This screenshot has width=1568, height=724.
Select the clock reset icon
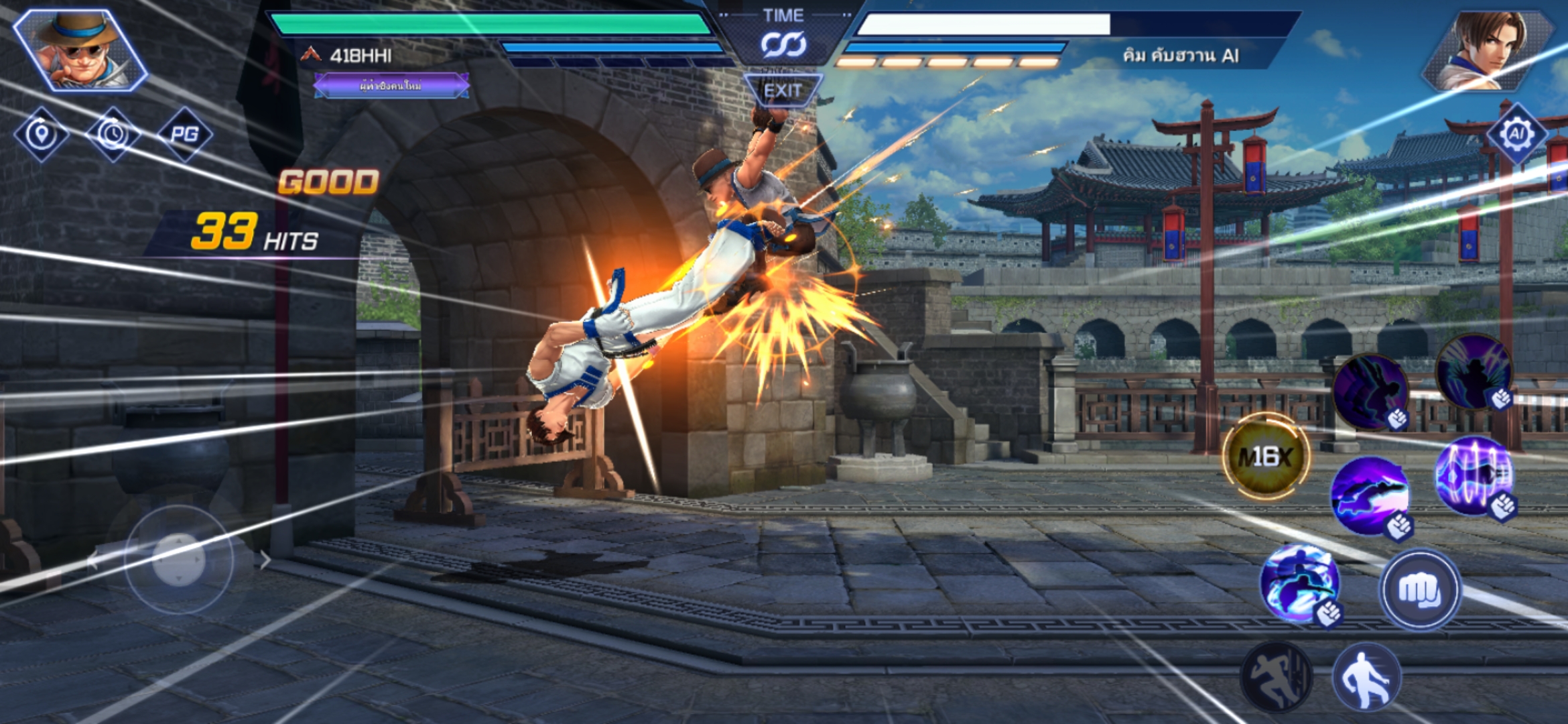(113, 134)
